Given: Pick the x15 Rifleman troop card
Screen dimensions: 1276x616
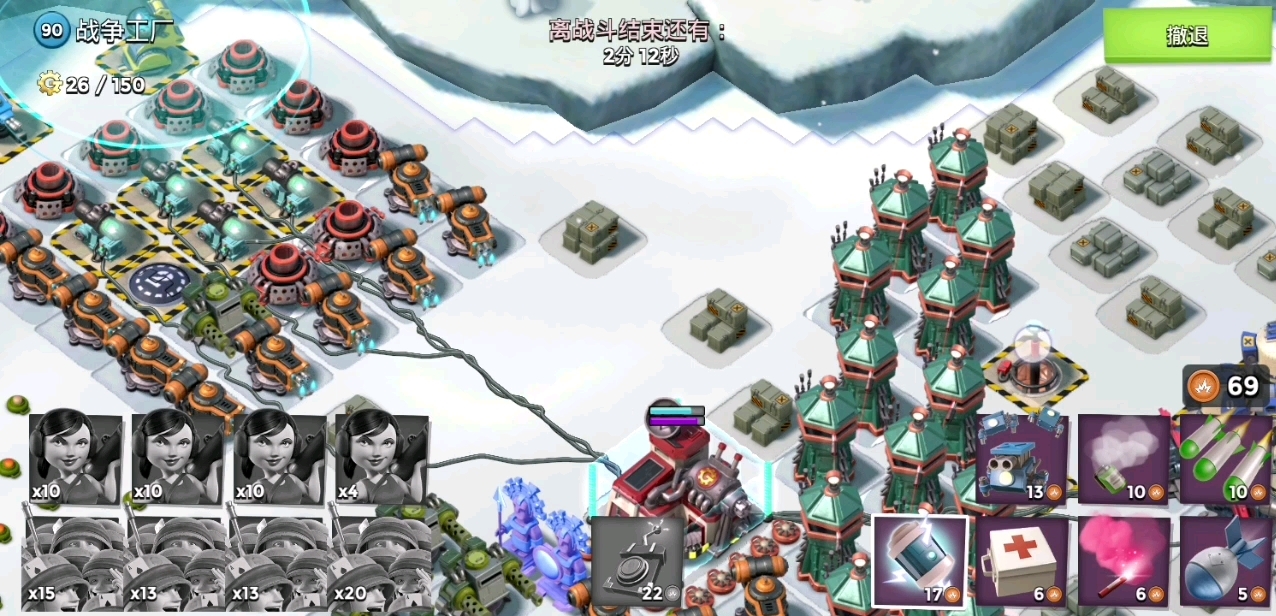Looking at the screenshot, I should (72, 563).
